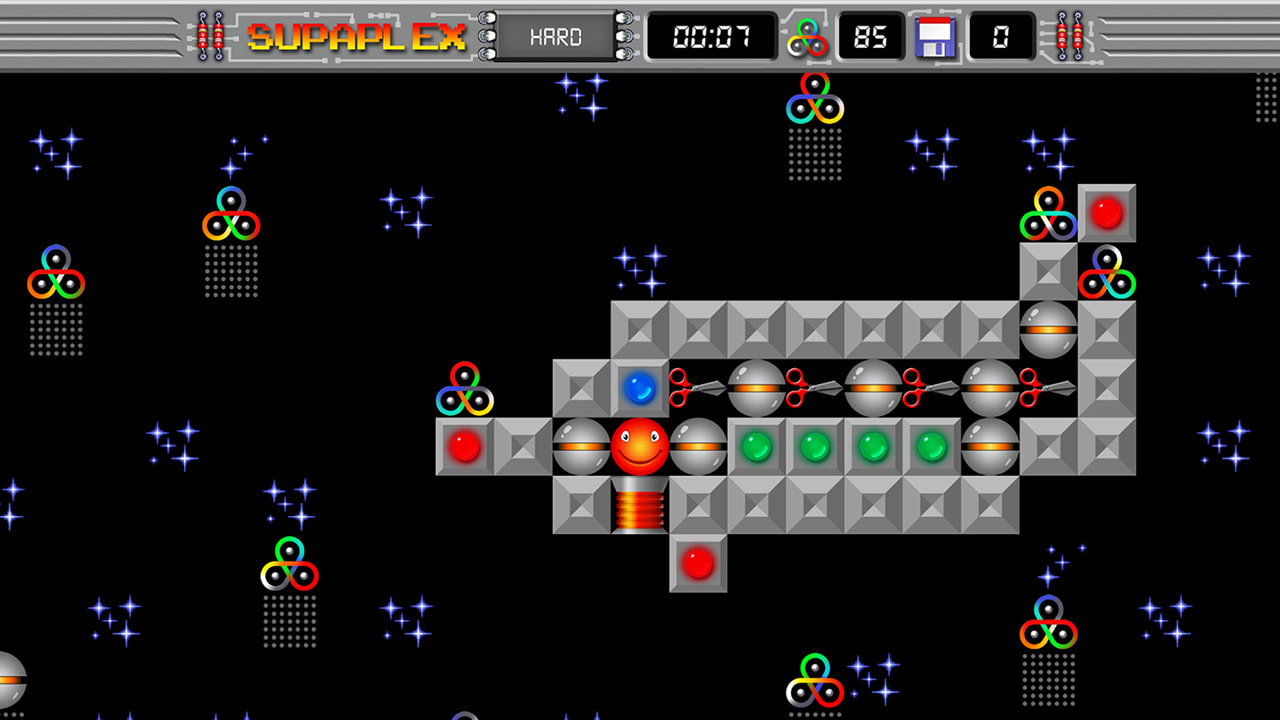
Task: Click the infotron counter icon in the top bar
Action: (806, 37)
